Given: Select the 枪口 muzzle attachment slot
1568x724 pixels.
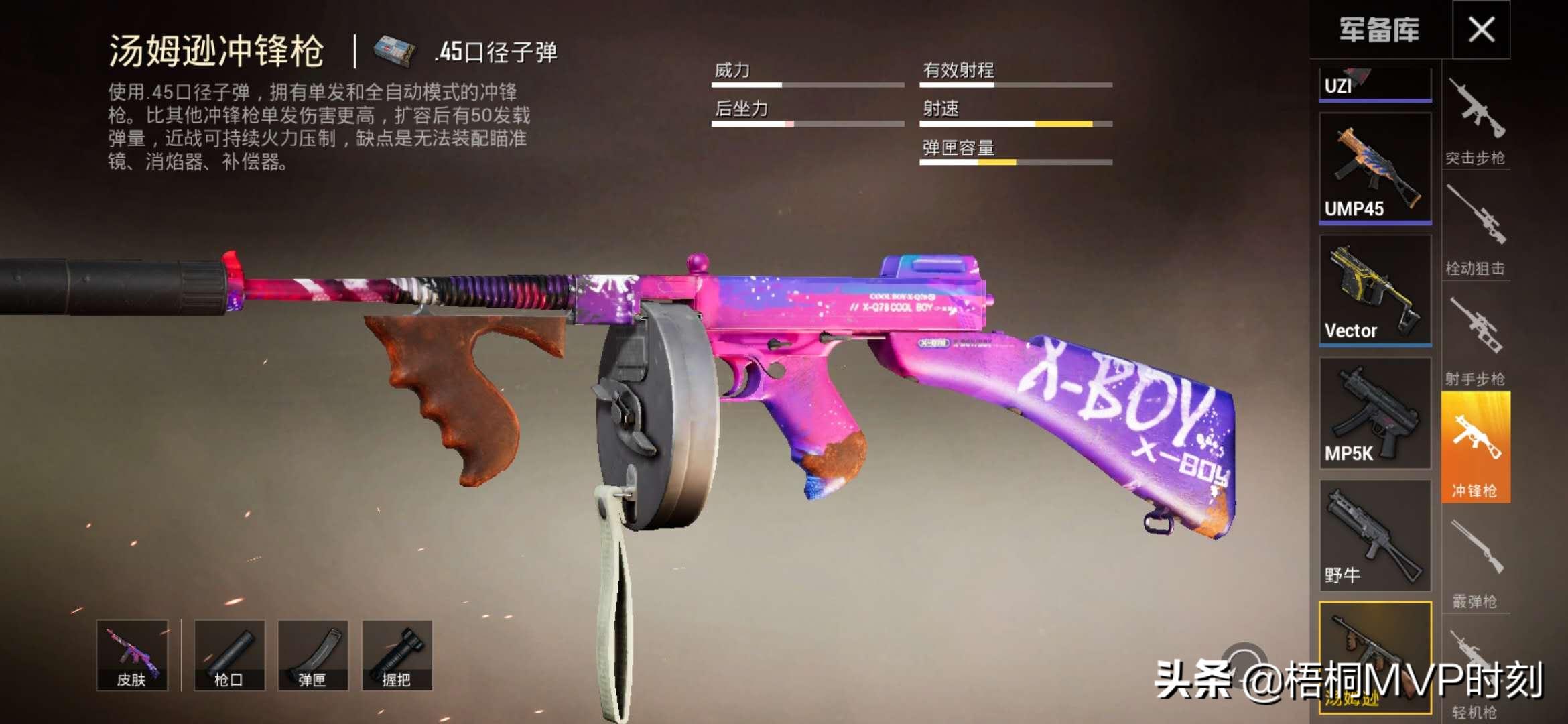Looking at the screenshot, I should click(229, 655).
